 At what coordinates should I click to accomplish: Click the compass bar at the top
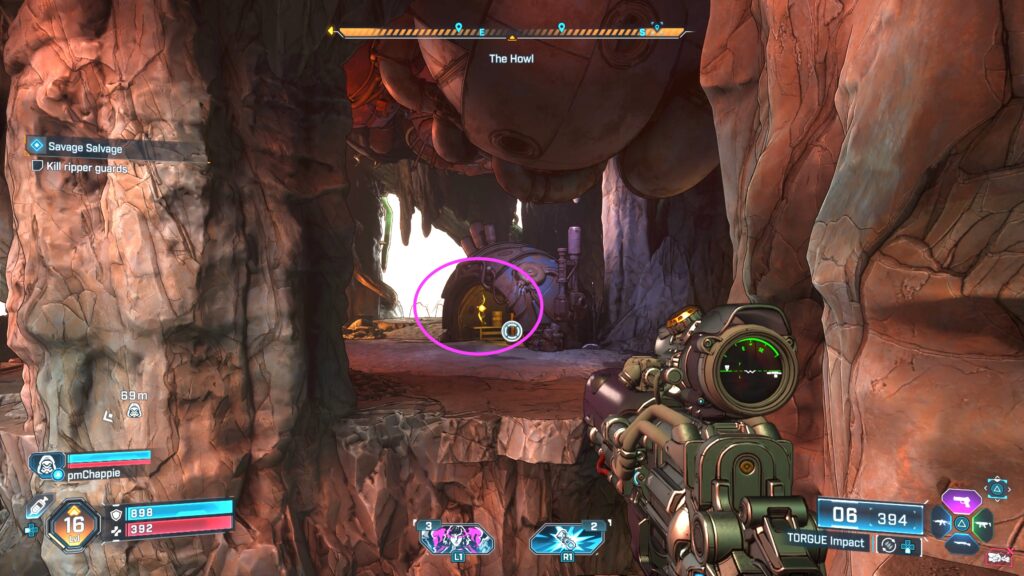coord(511,32)
